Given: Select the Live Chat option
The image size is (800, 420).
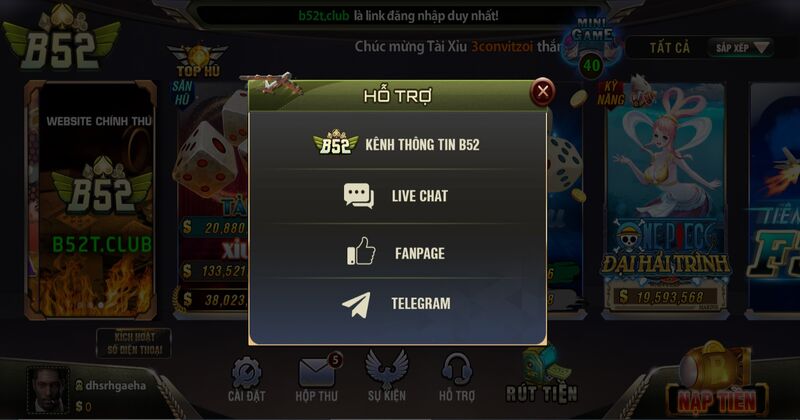Looking at the screenshot, I should point(397,196).
